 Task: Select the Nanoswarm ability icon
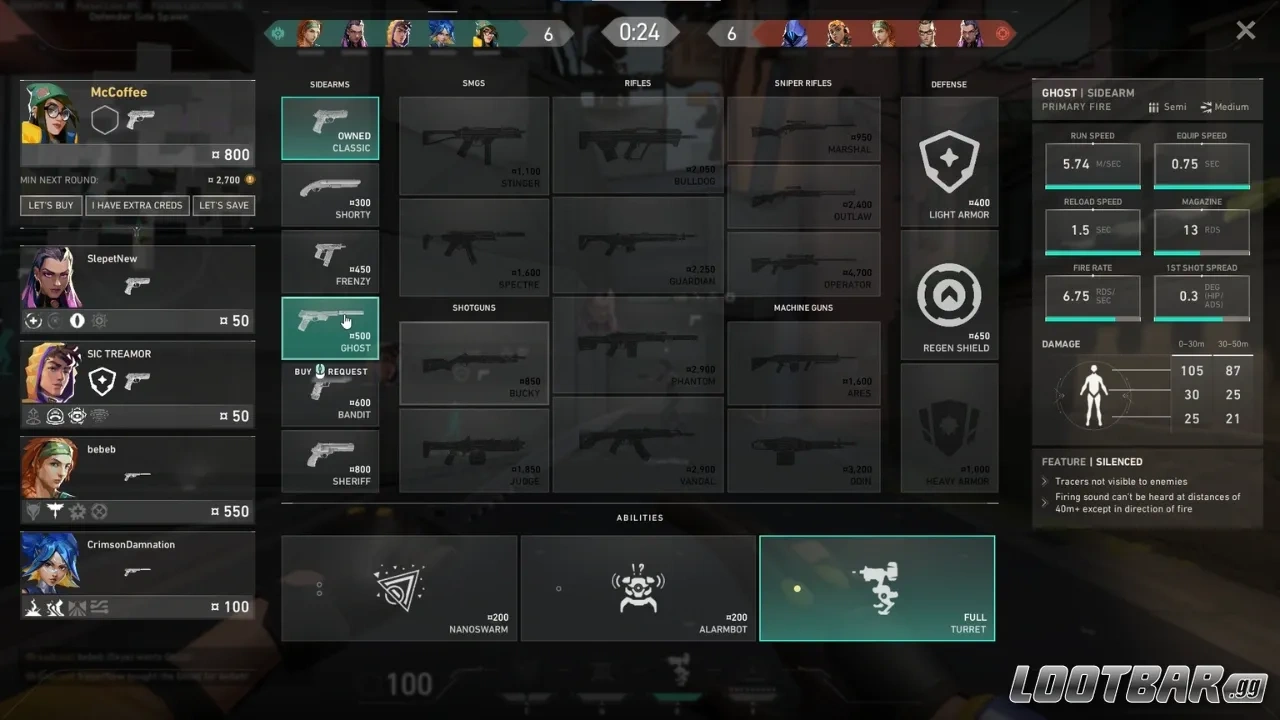point(399,588)
